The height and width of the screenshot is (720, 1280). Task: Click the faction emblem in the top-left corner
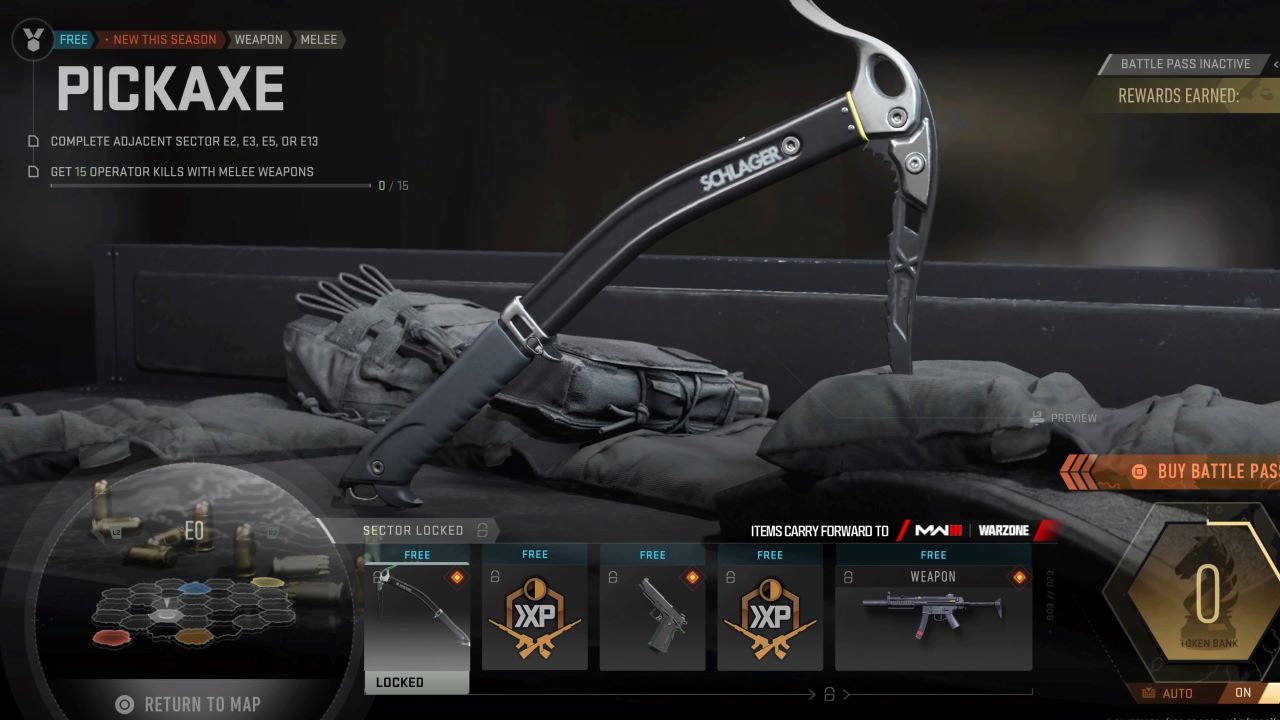pyautogui.click(x=31, y=40)
